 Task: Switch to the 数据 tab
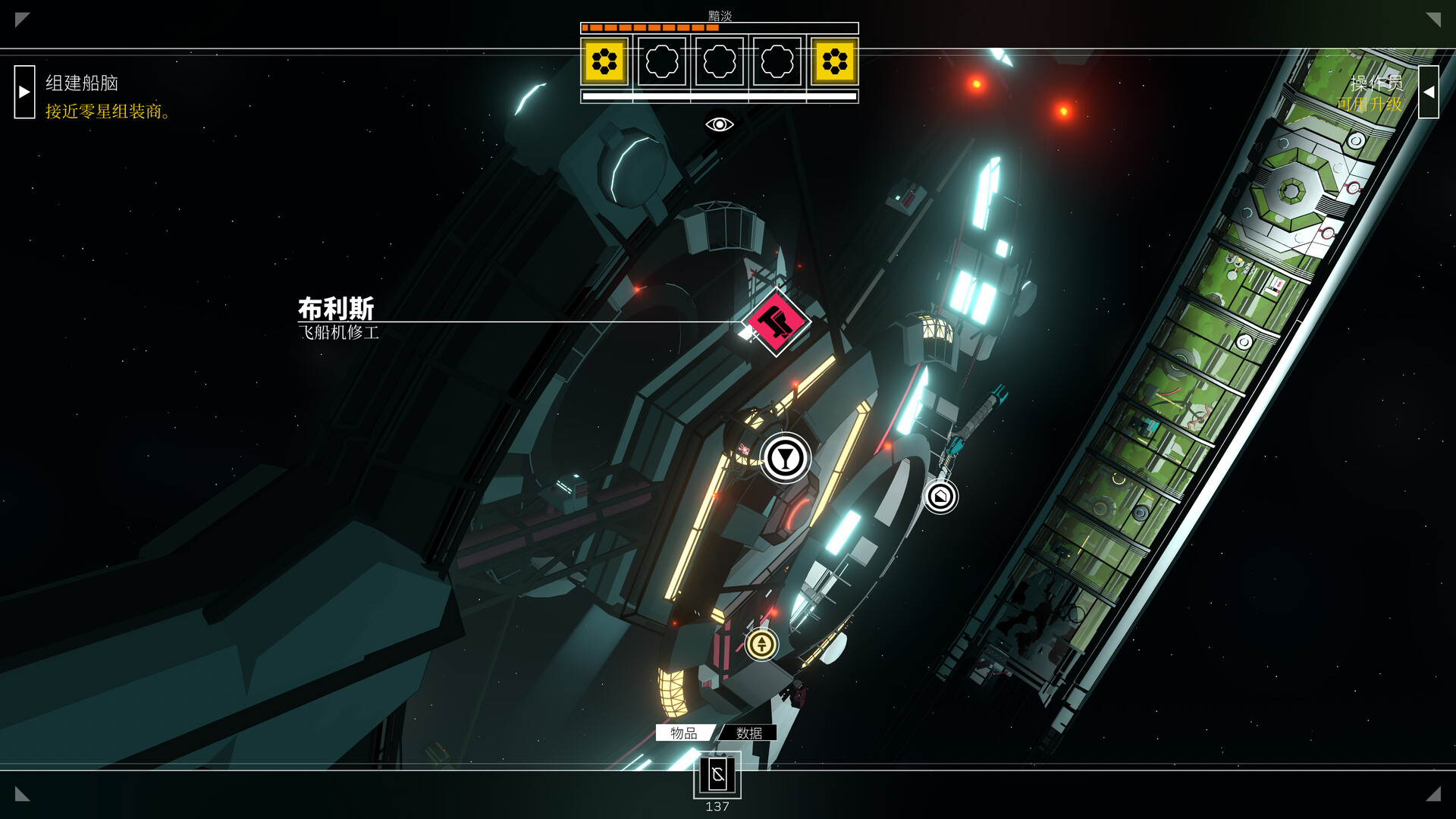pyautogui.click(x=750, y=733)
